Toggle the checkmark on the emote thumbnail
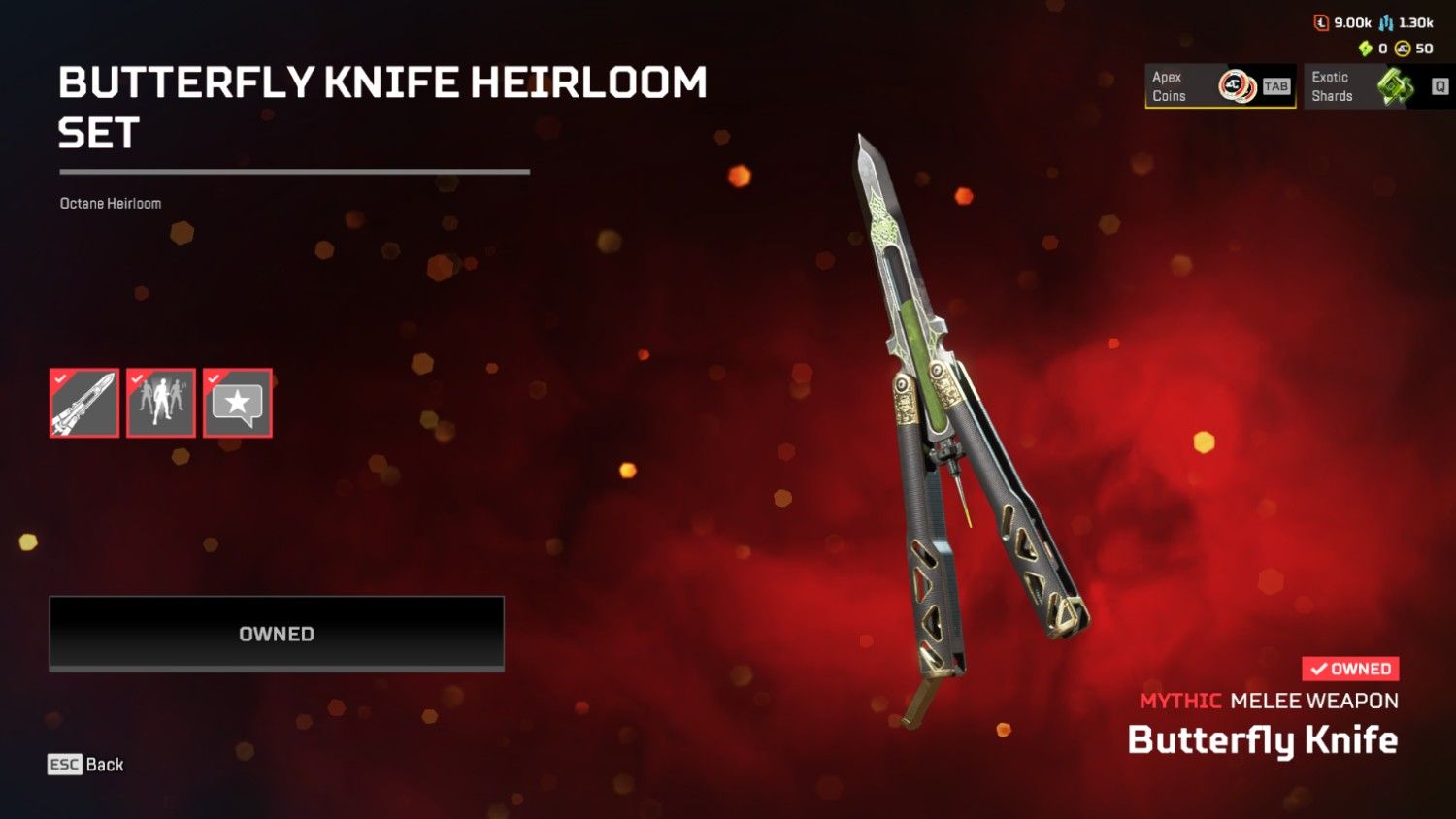The image size is (1456, 819). pyautogui.click(x=138, y=379)
